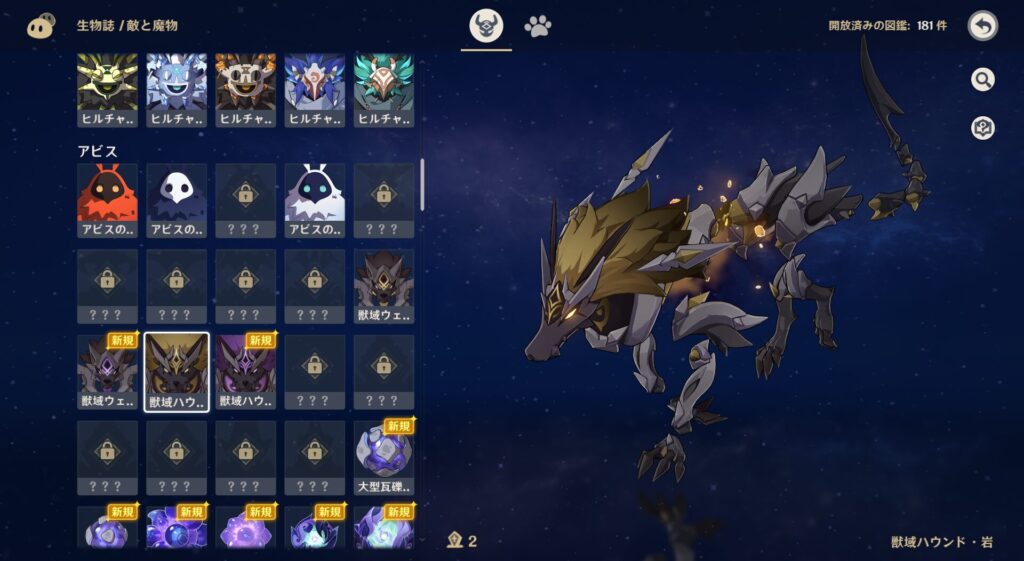Image resolution: width=1024 pixels, height=561 pixels.
Task: View the purple 獣域ハウ Rifthound marked 新規
Action: click(x=245, y=372)
